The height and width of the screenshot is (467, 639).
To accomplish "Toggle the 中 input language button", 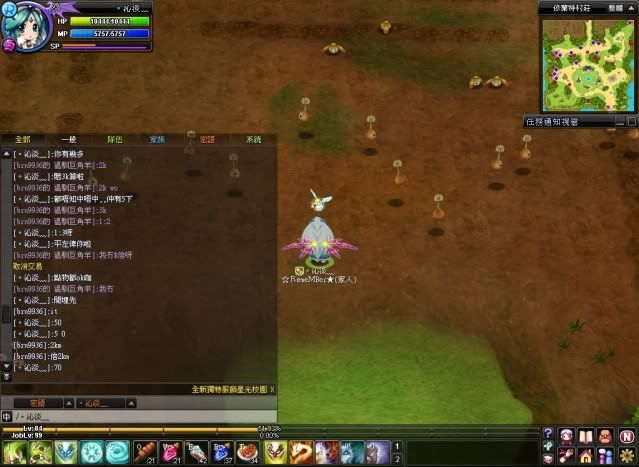I will point(6,416).
